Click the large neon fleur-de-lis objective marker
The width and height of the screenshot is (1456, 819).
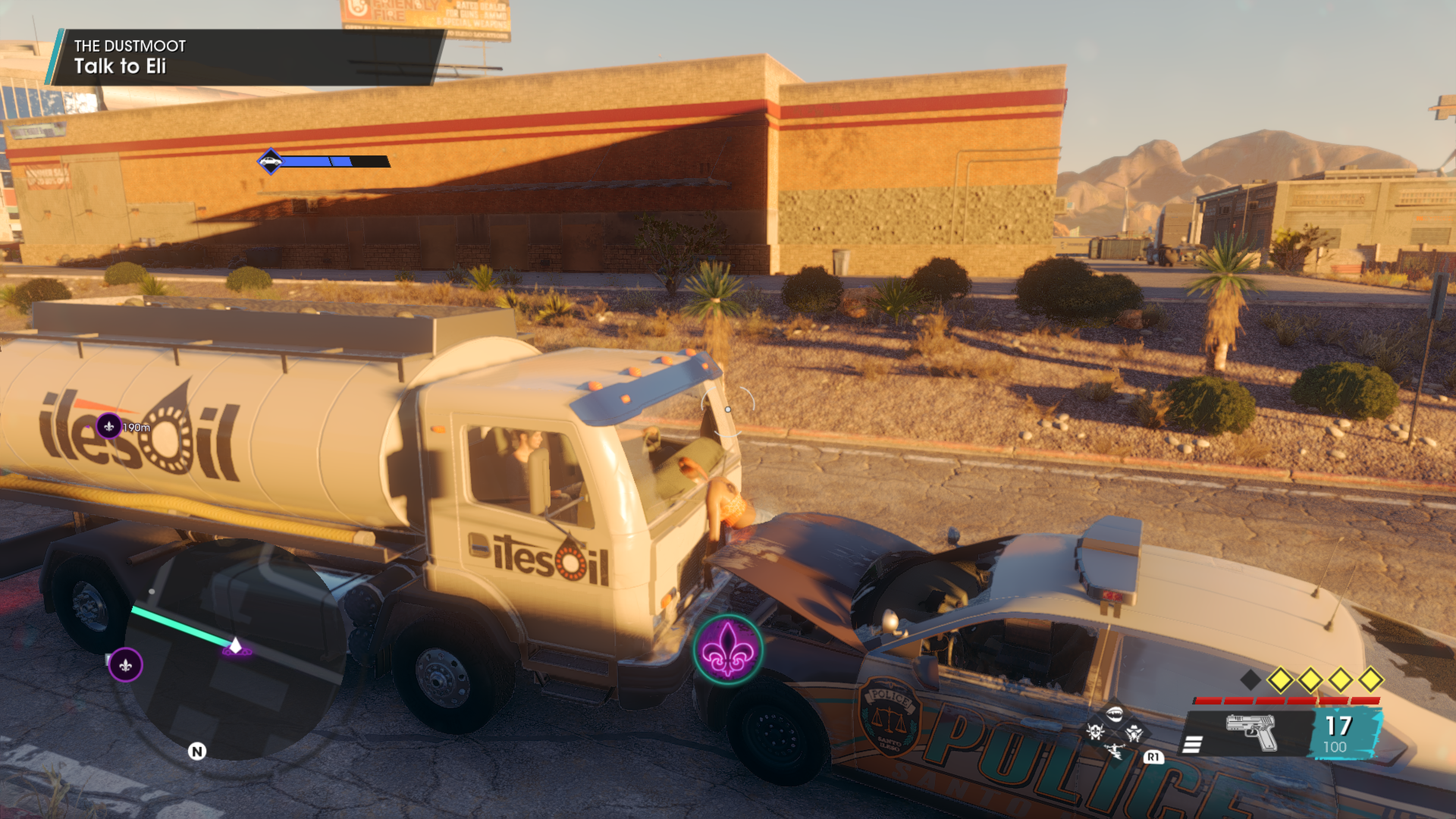pyautogui.click(x=728, y=650)
